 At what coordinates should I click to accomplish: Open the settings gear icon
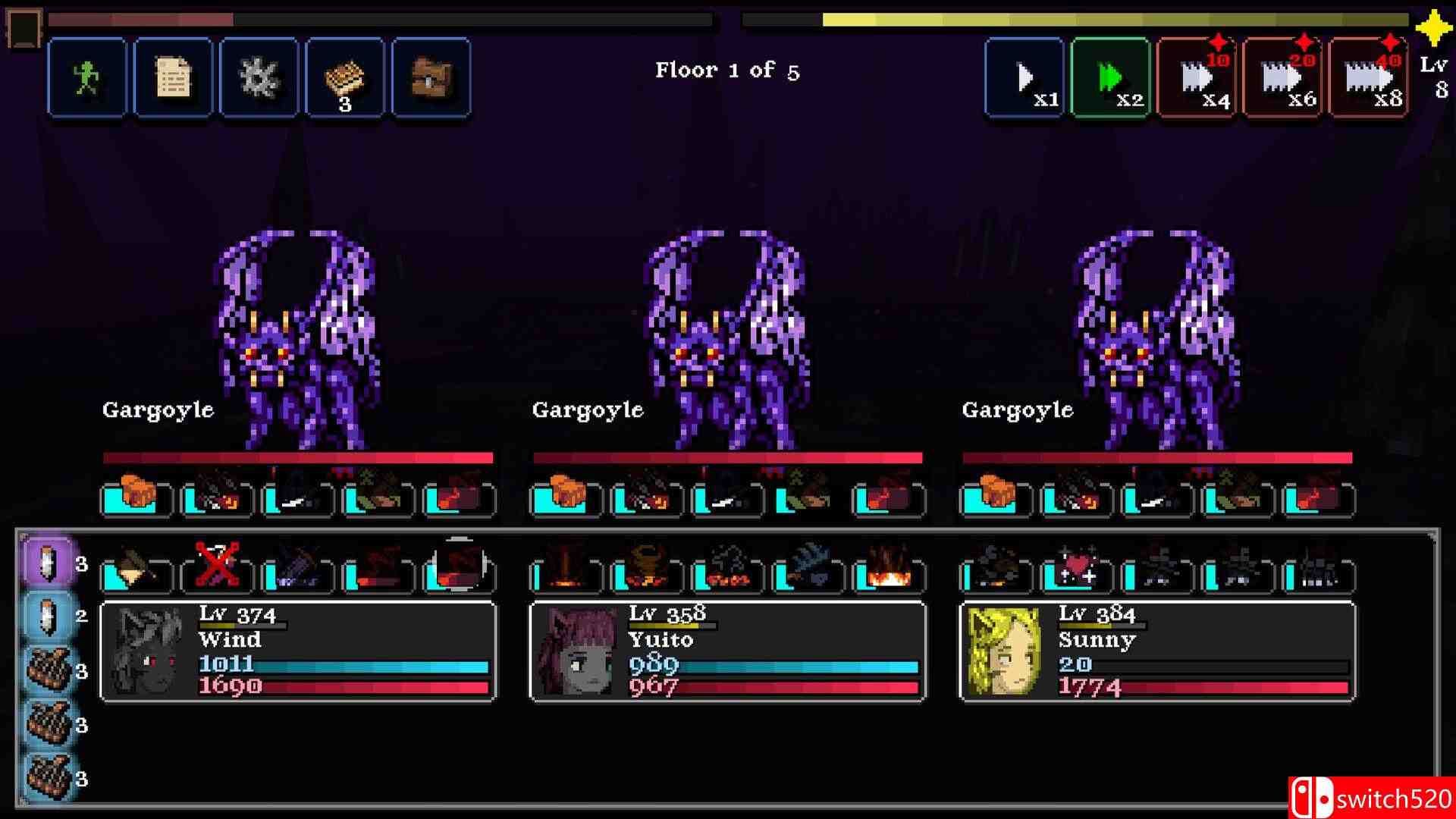click(x=258, y=76)
